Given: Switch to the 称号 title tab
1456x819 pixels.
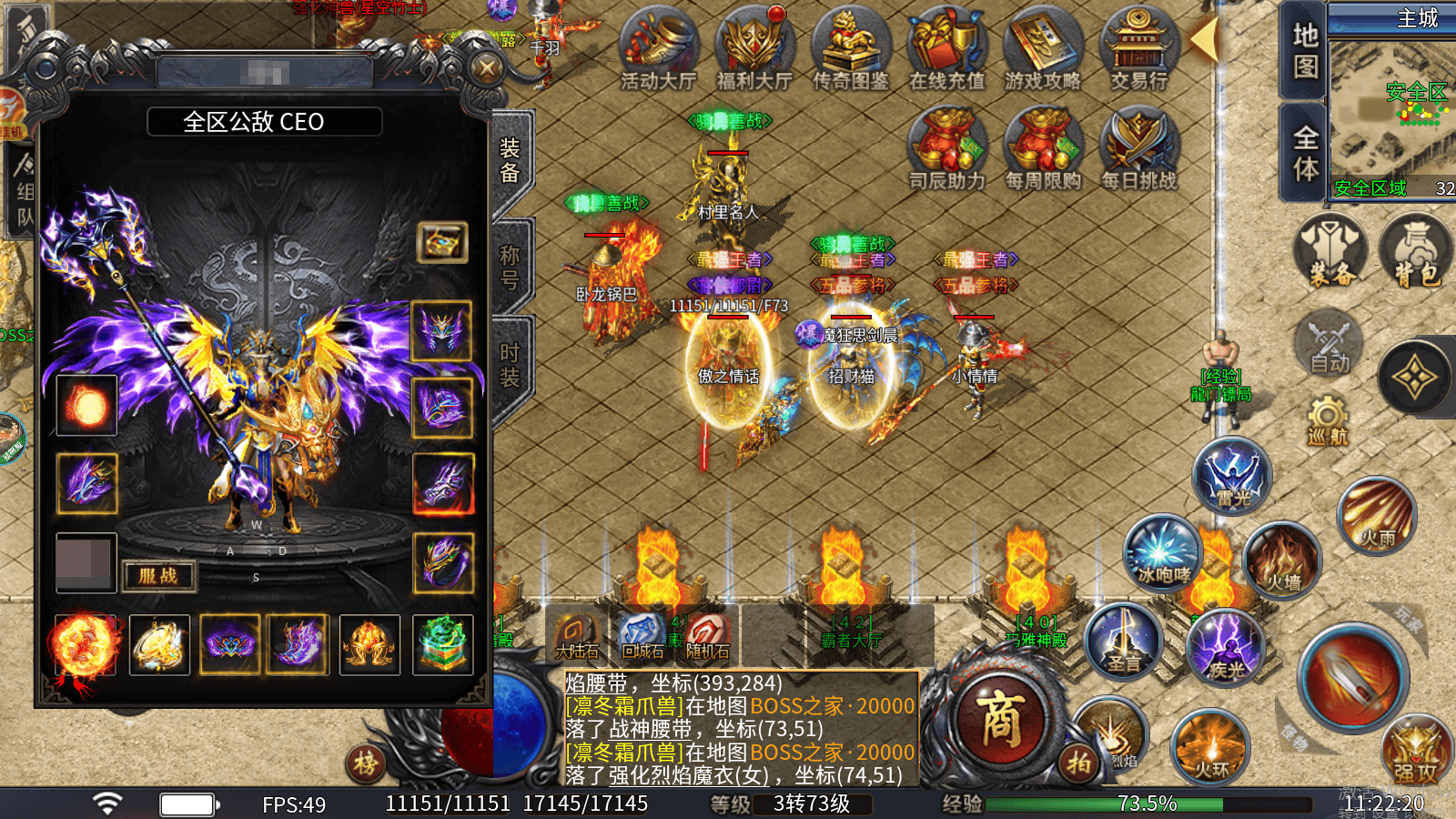Looking at the screenshot, I should 511,268.
